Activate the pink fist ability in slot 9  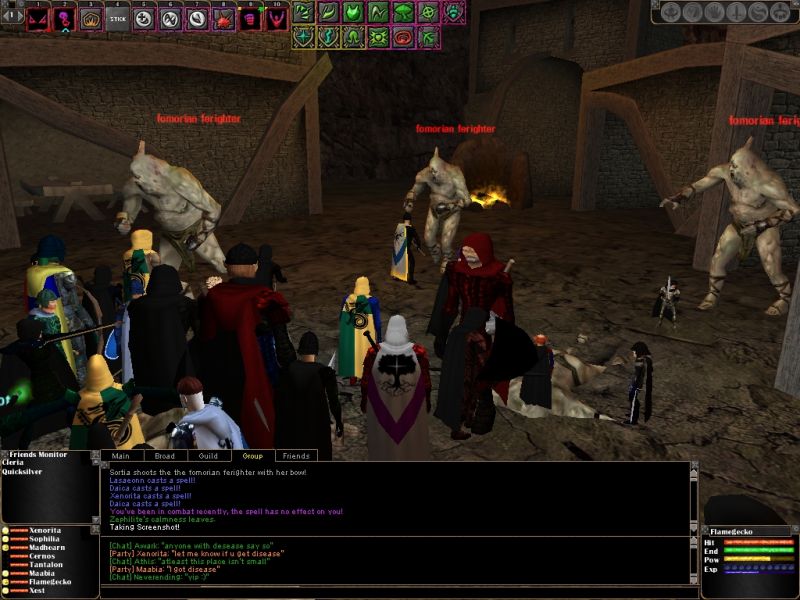click(251, 18)
